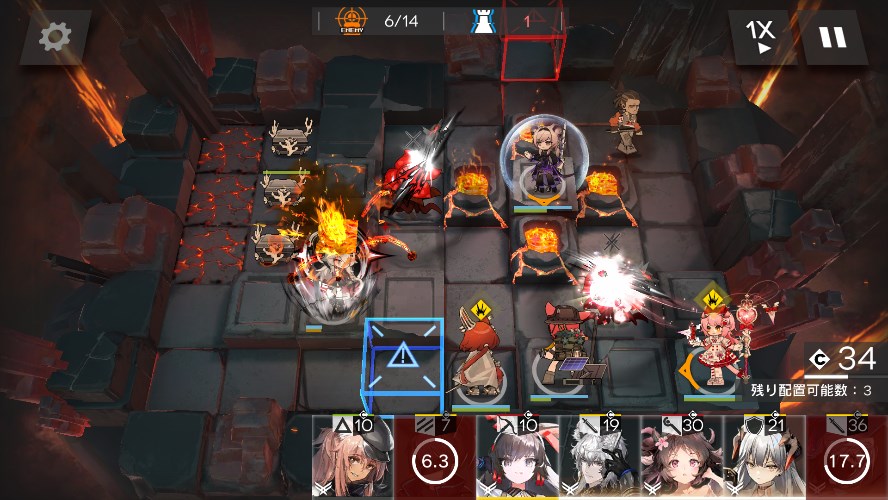This screenshot has width=888, height=500.
Task: Pick the white-haired operator card costing 19
Action: coord(599,458)
